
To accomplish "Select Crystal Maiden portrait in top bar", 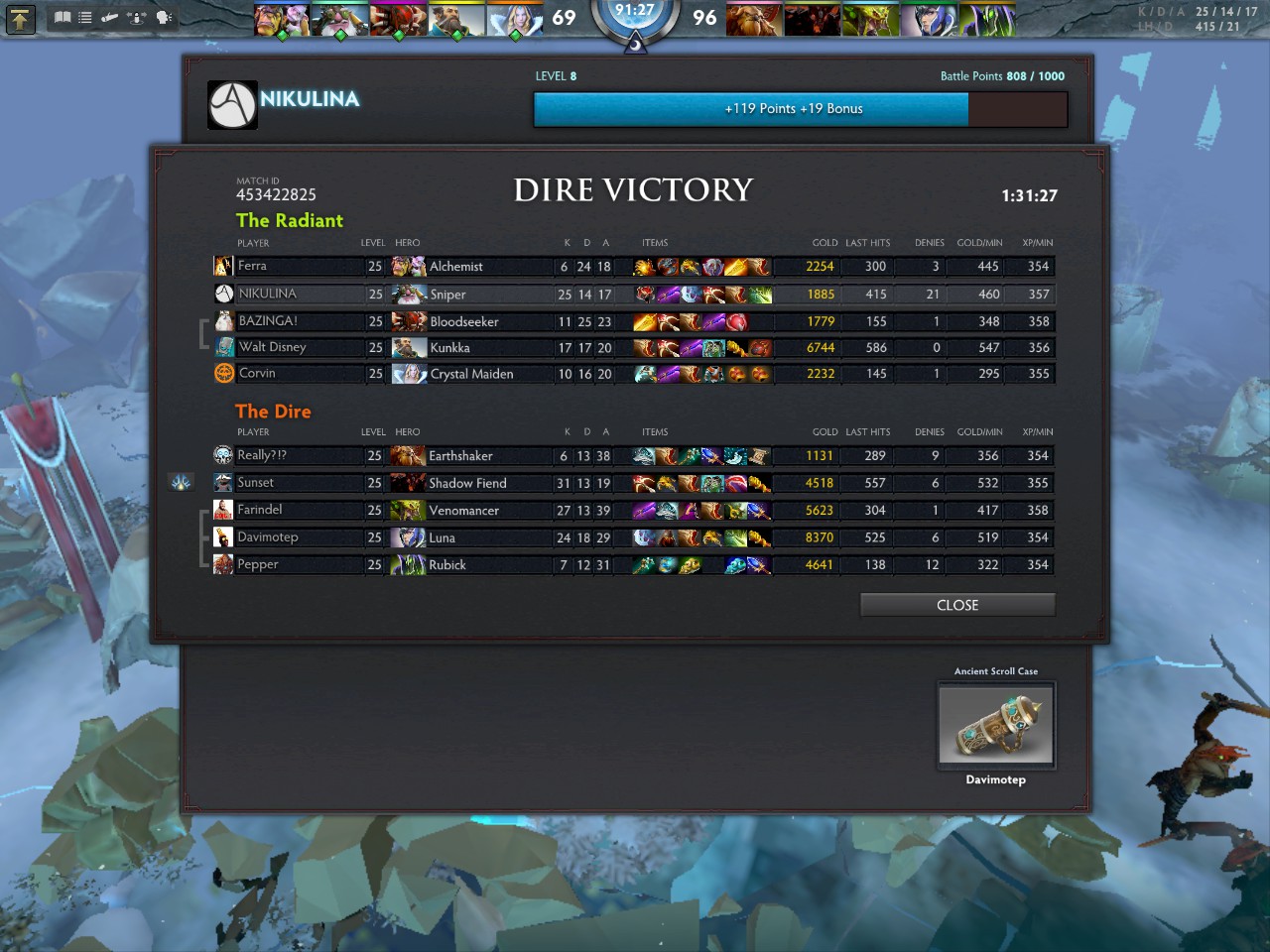I will (515, 20).
